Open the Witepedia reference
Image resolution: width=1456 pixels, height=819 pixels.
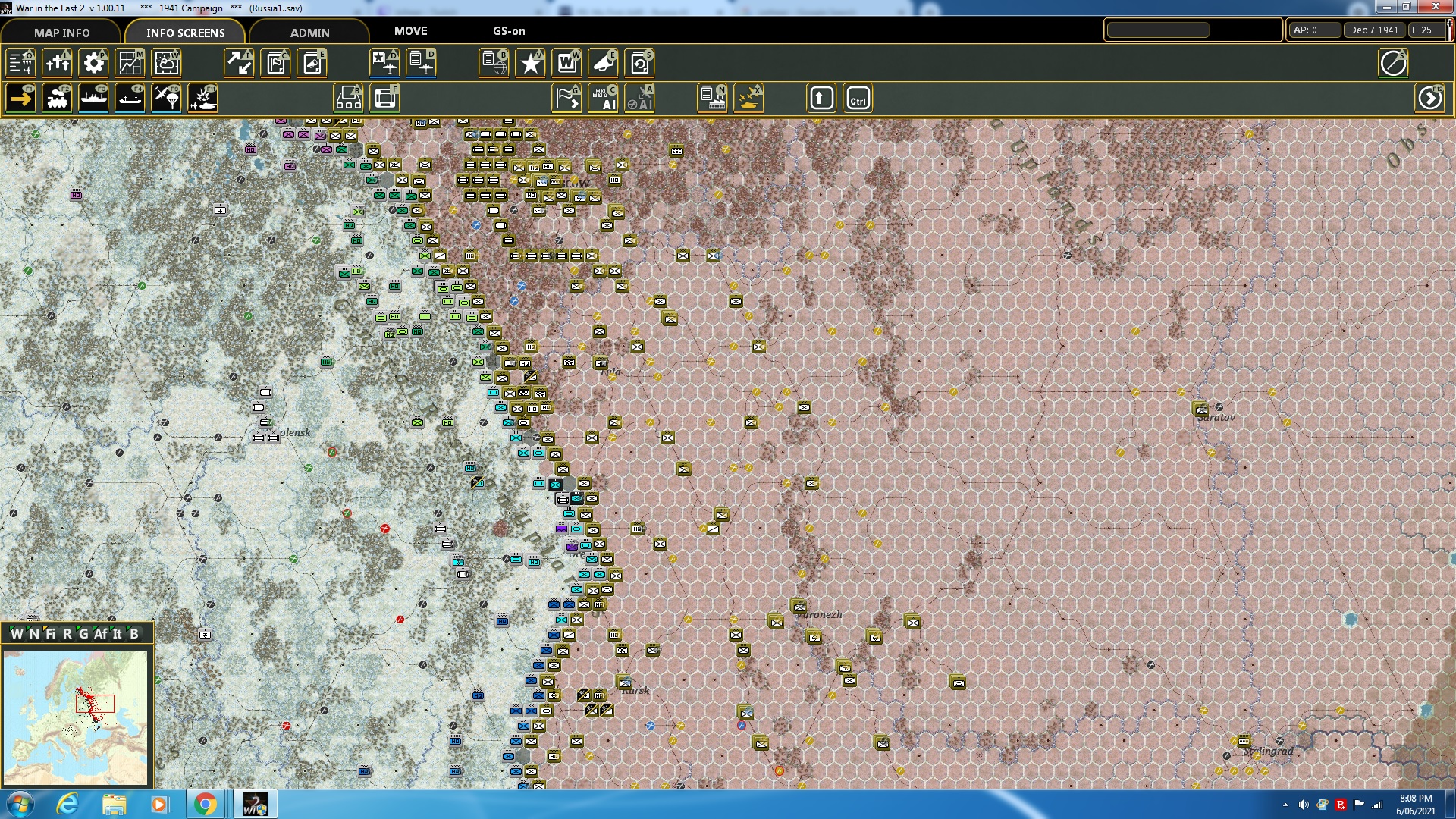pos(566,63)
